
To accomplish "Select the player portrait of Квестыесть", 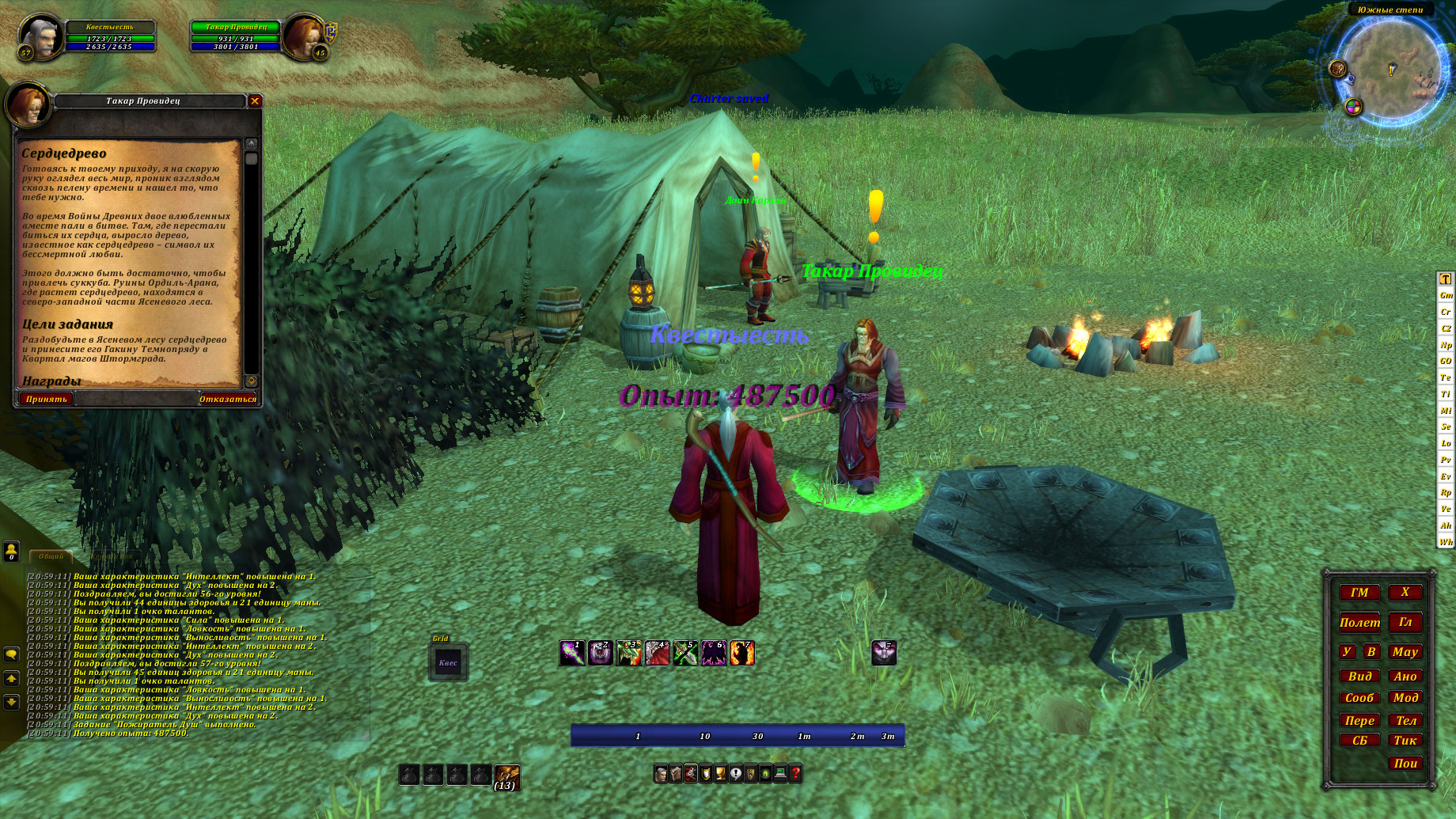I will point(40,36).
